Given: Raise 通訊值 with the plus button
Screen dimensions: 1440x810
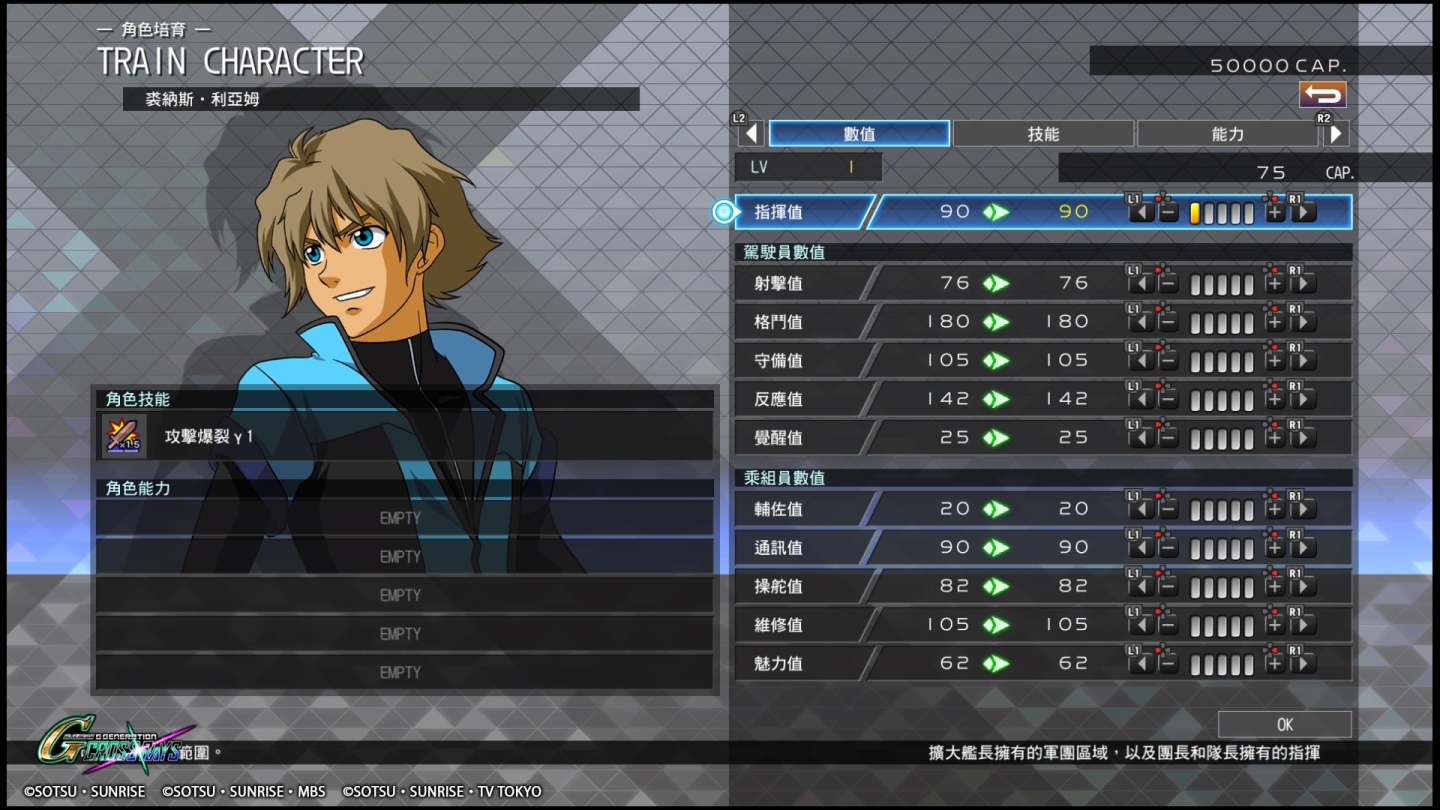Looking at the screenshot, I should pyautogui.click(x=1274, y=548).
